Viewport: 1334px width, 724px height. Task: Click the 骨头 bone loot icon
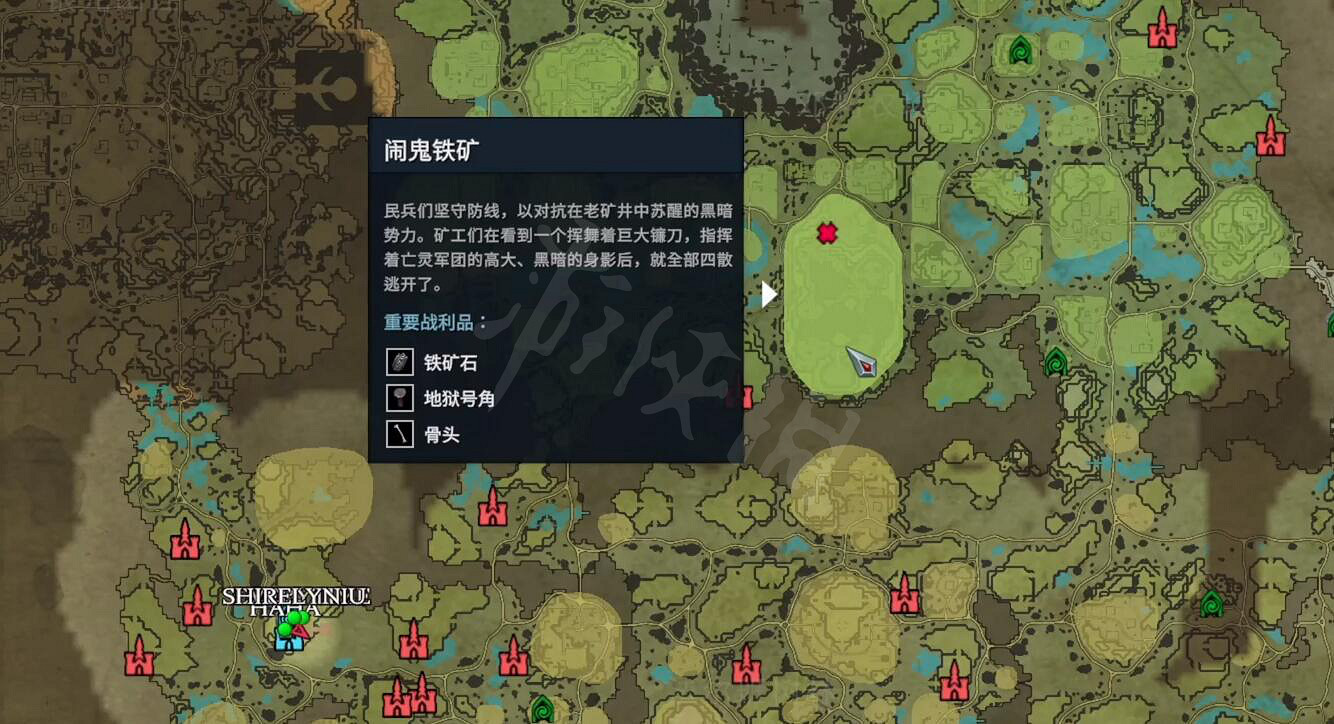coord(399,435)
